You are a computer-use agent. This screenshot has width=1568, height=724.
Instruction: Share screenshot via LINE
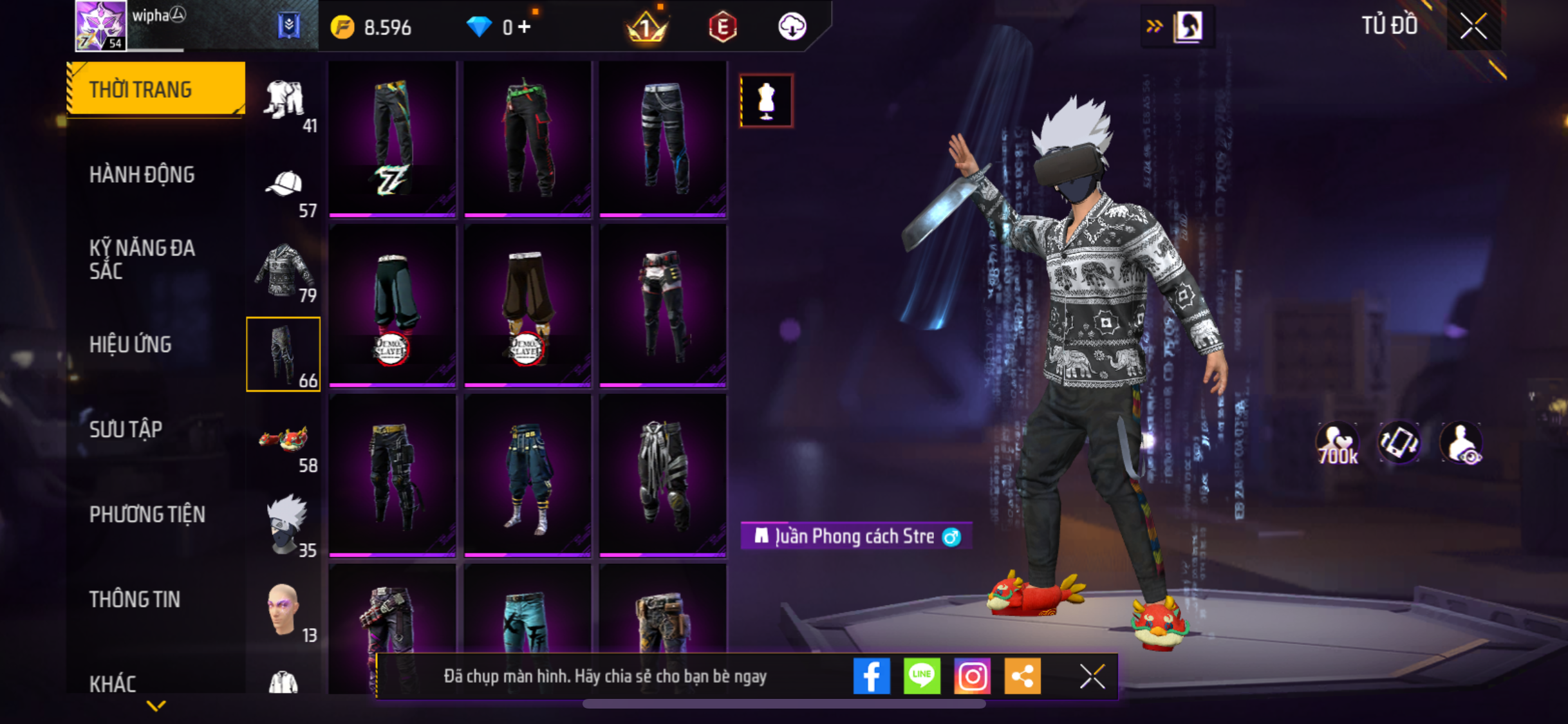coord(921,676)
